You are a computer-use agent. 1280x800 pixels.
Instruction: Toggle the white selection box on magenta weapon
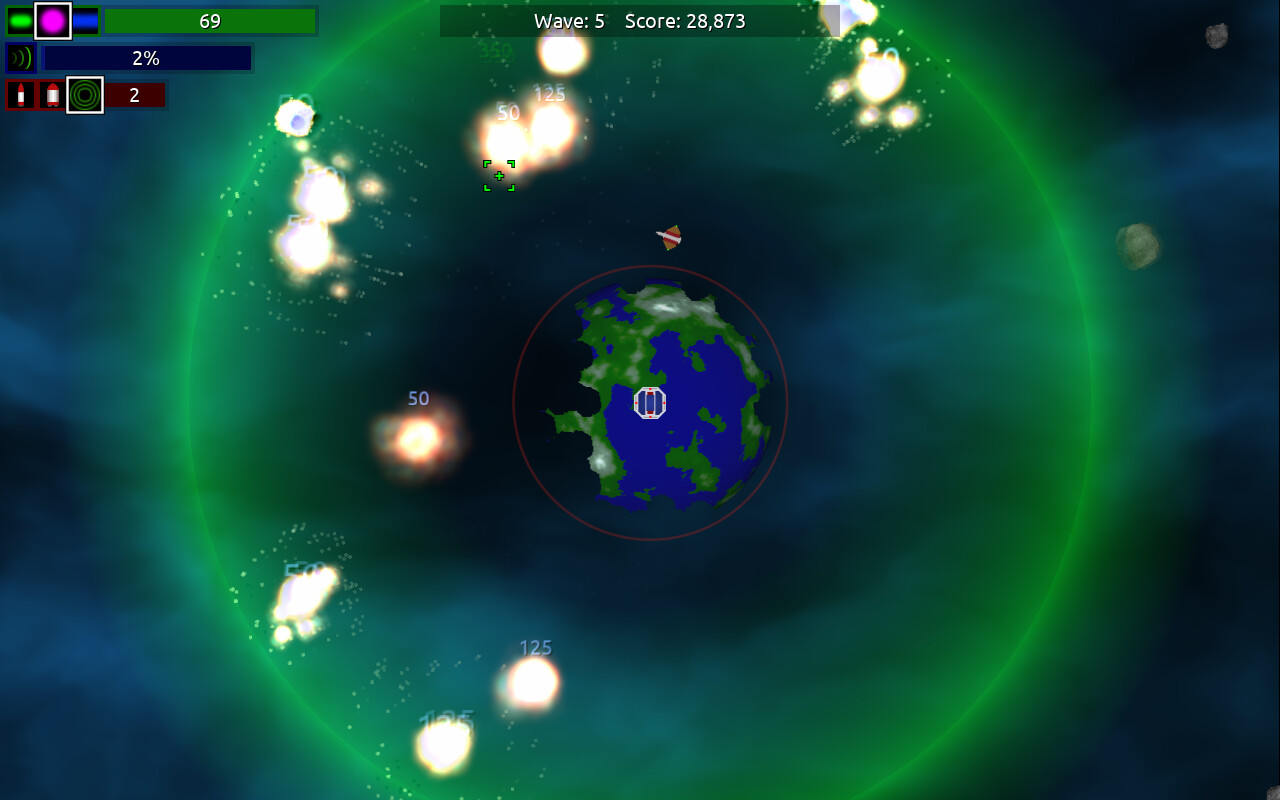click(53, 21)
